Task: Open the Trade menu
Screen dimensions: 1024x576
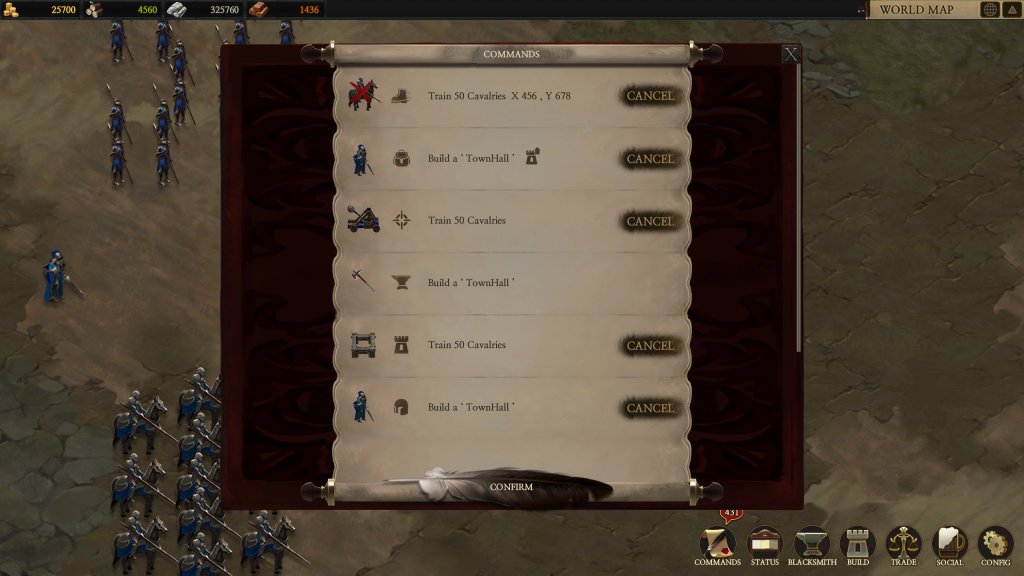Action: click(903, 545)
